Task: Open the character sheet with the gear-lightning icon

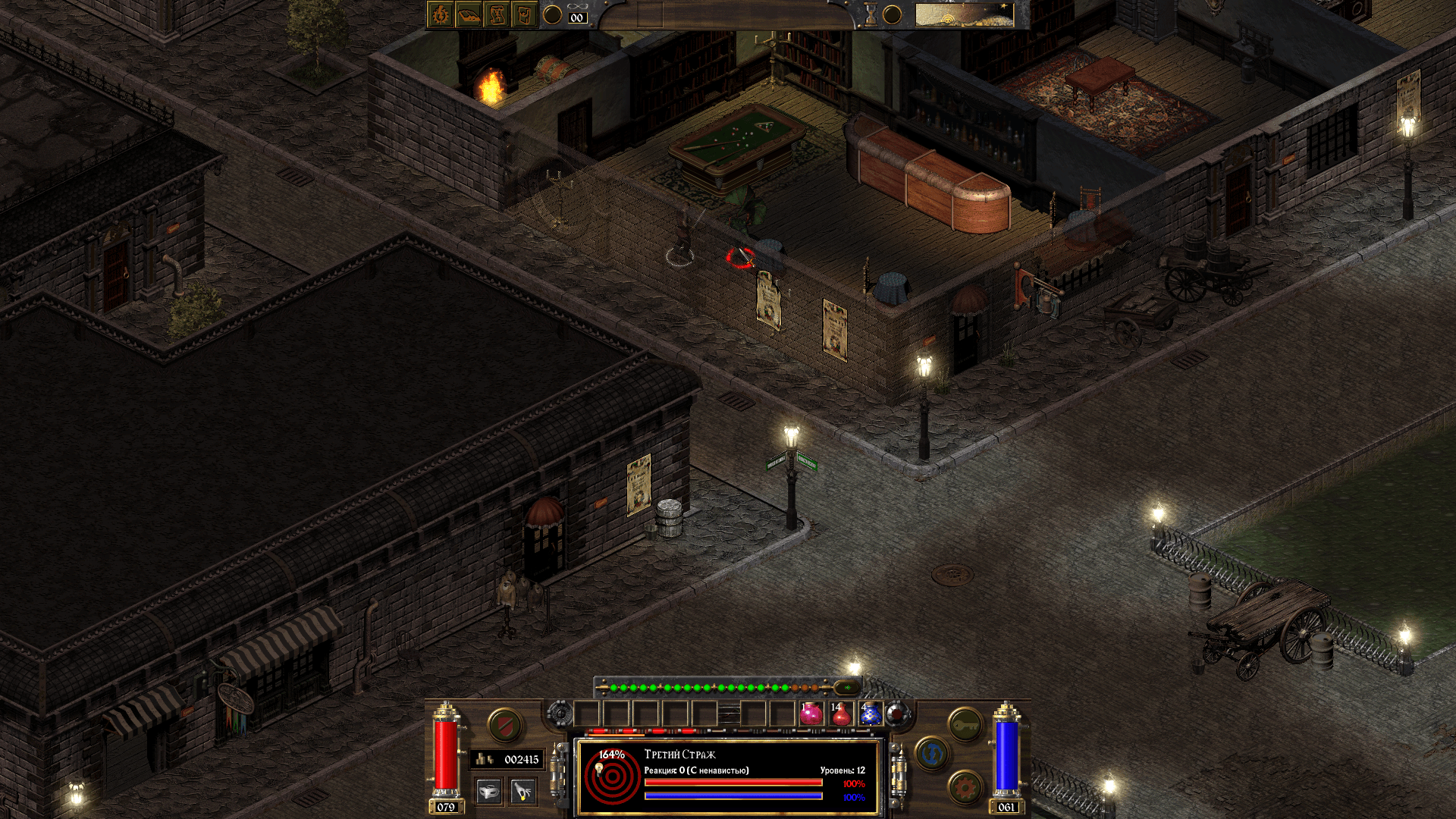Action: [439, 15]
